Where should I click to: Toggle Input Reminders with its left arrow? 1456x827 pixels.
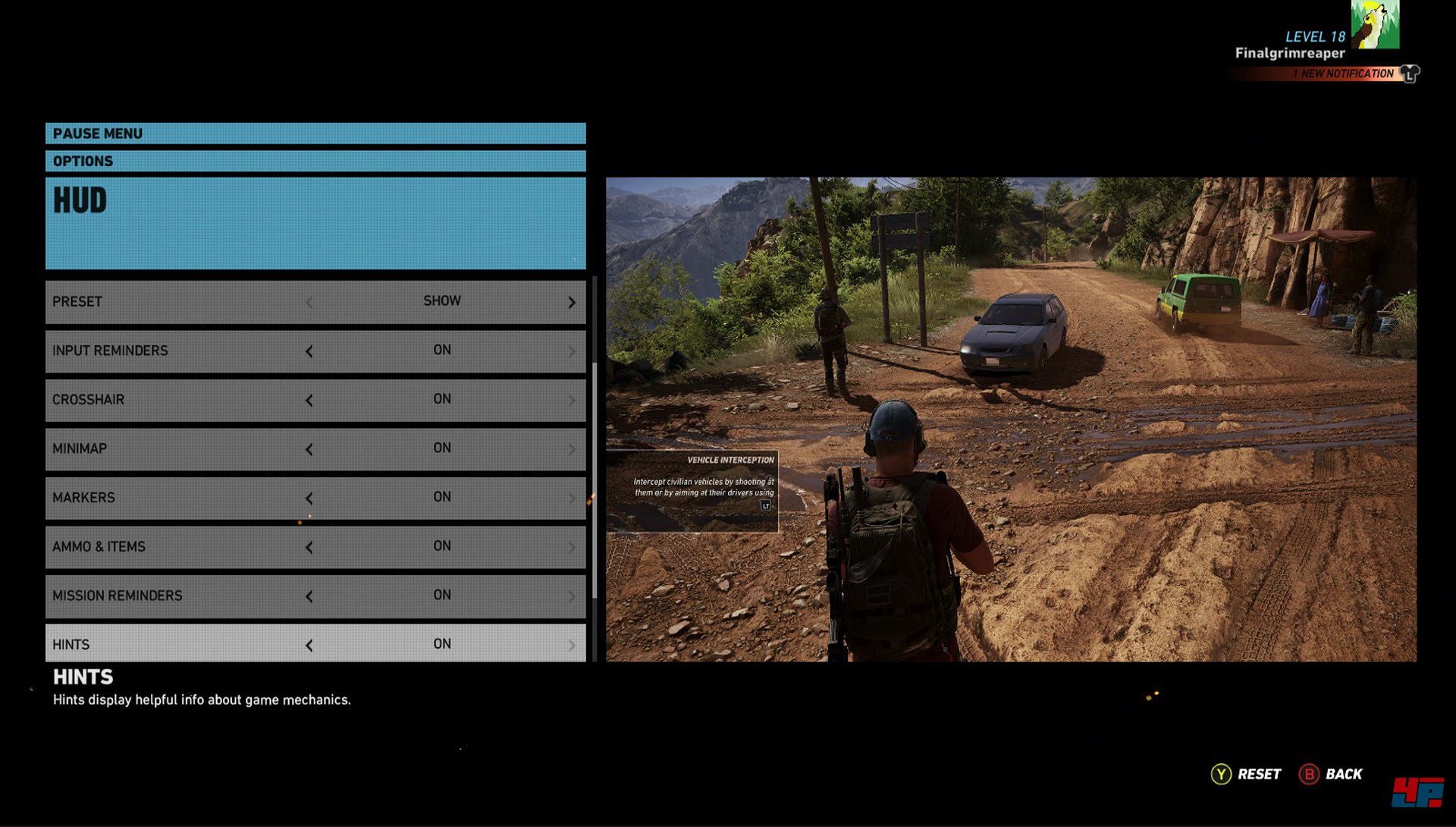click(x=309, y=351)
